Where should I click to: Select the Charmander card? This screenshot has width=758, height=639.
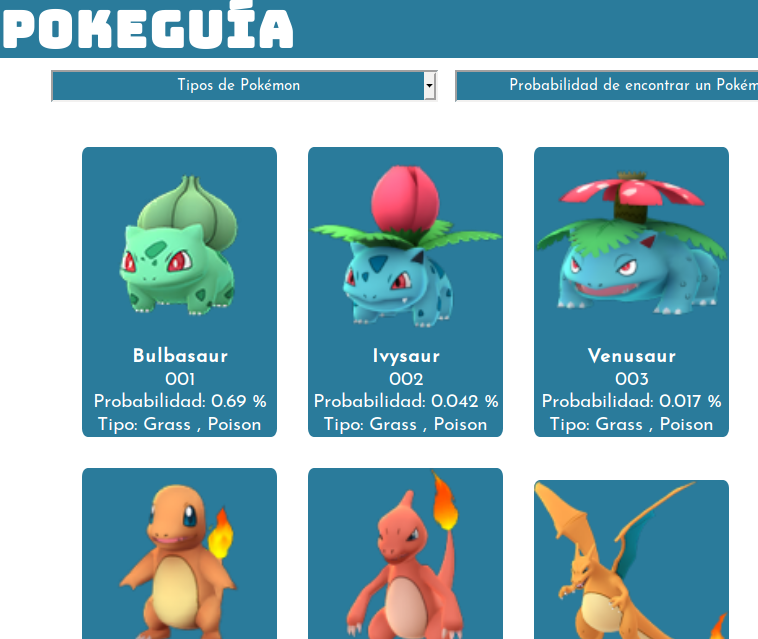coord(179,554)
